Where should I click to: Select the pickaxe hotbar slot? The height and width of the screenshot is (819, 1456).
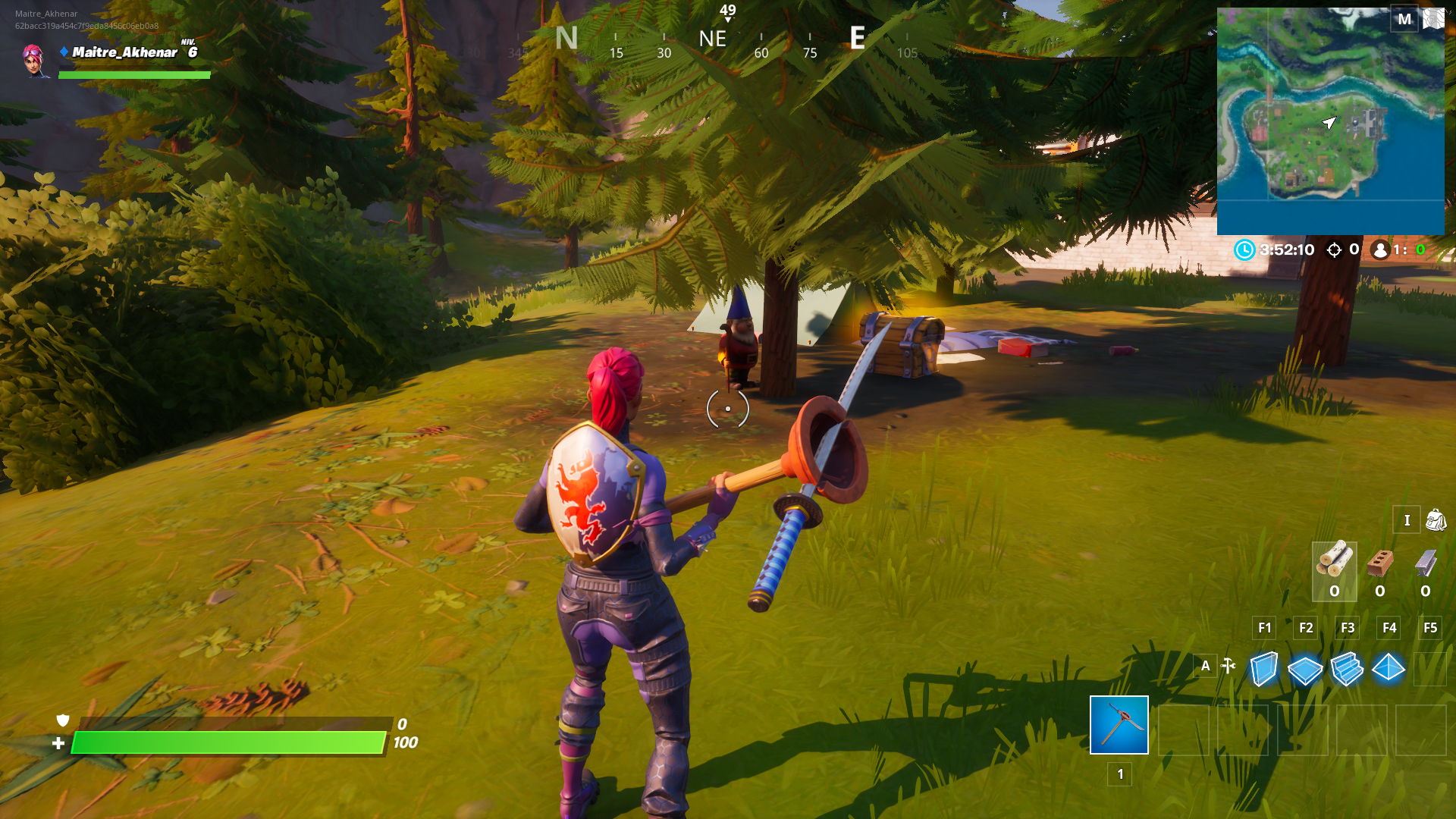[x=1119, y=725]
